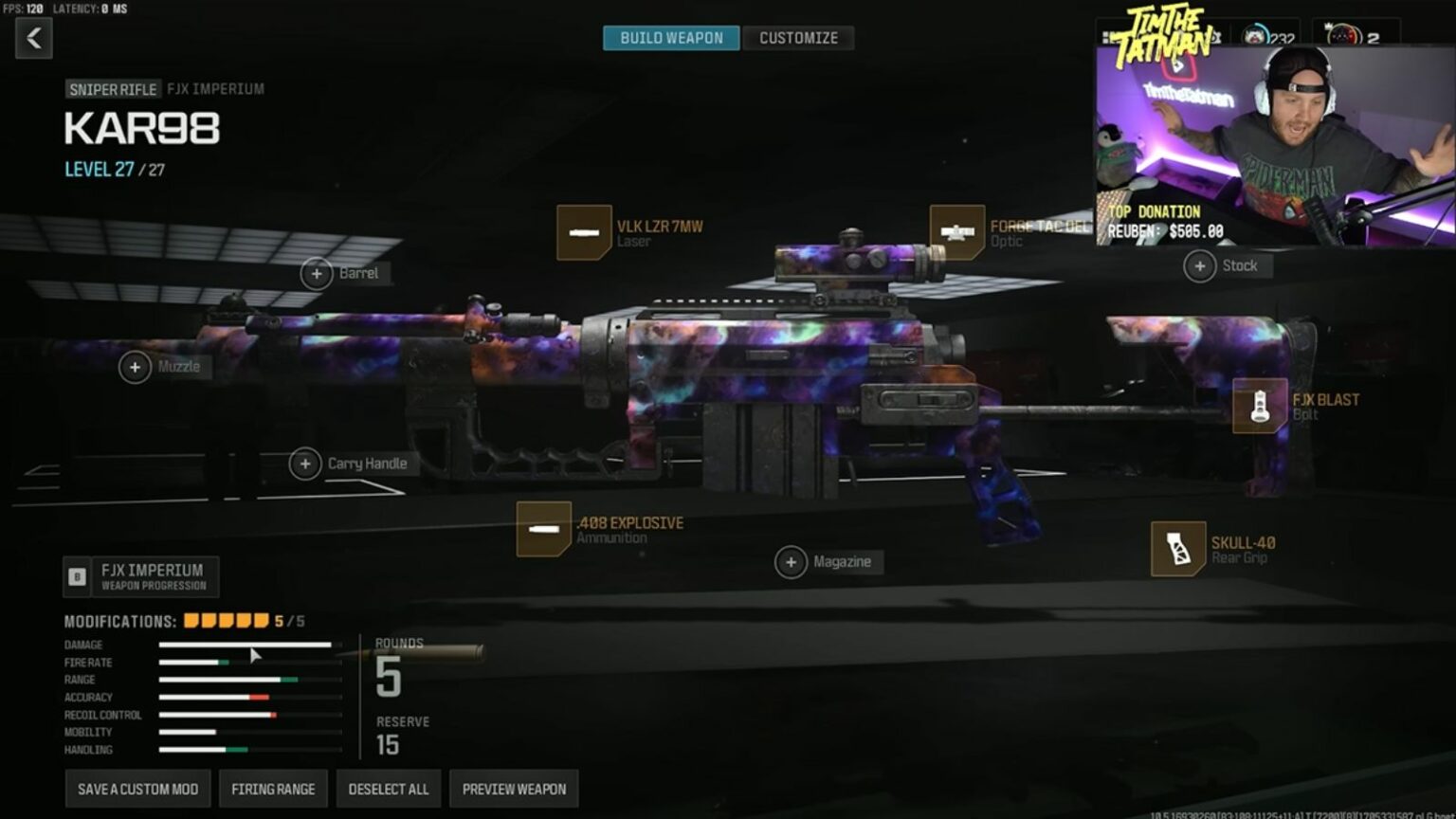Select the Skull-40 rear grip slot
Viewport: 1456px width, 819px height.
1178,549
